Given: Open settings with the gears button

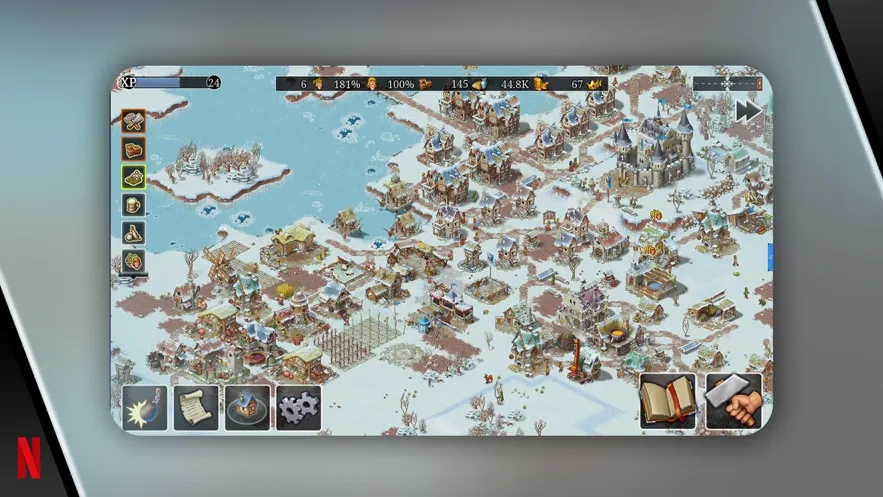Looking at the screenshot, I should tap(298, 407).
